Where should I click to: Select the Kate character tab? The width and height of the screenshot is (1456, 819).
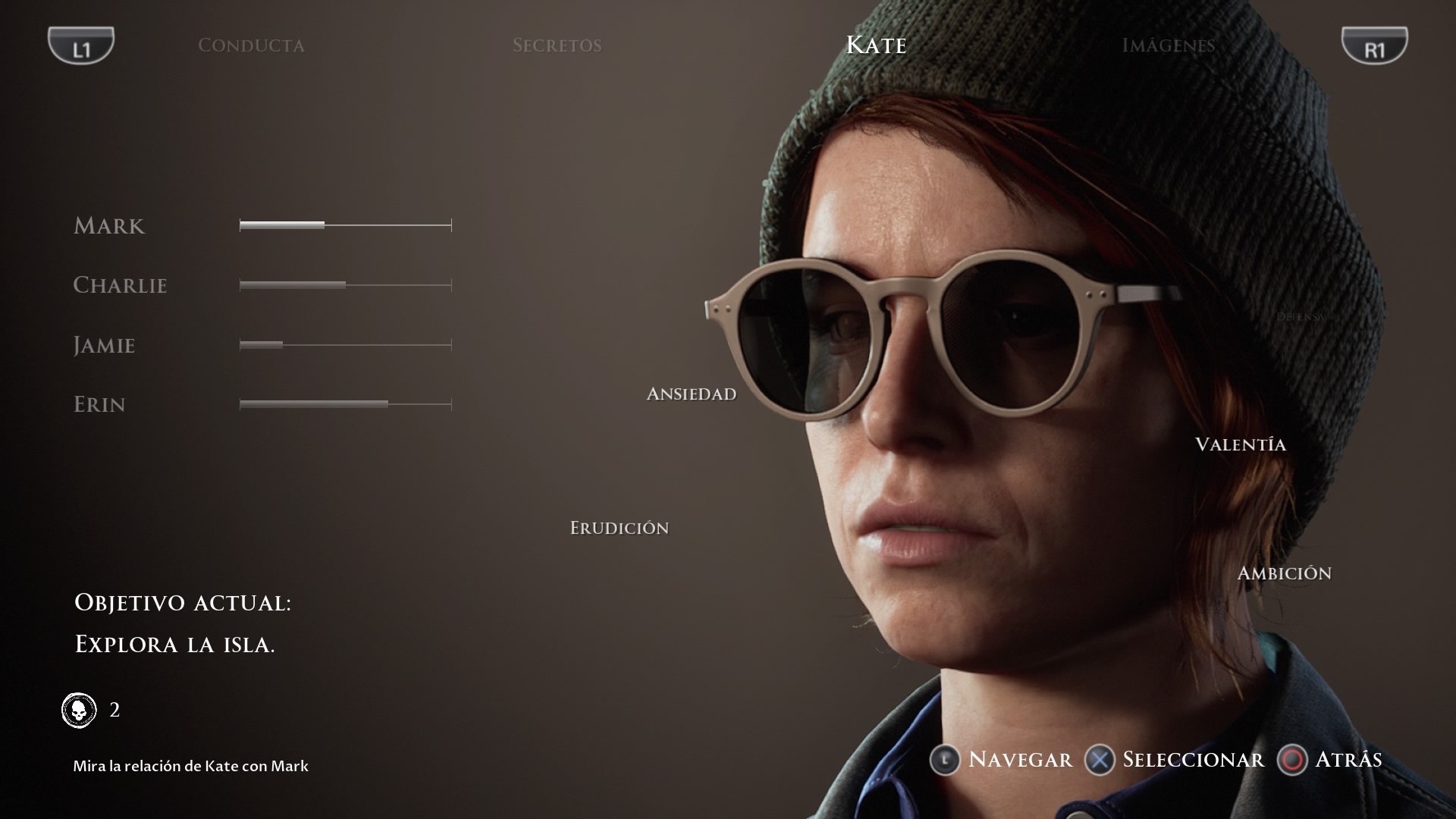pos(876,45)
